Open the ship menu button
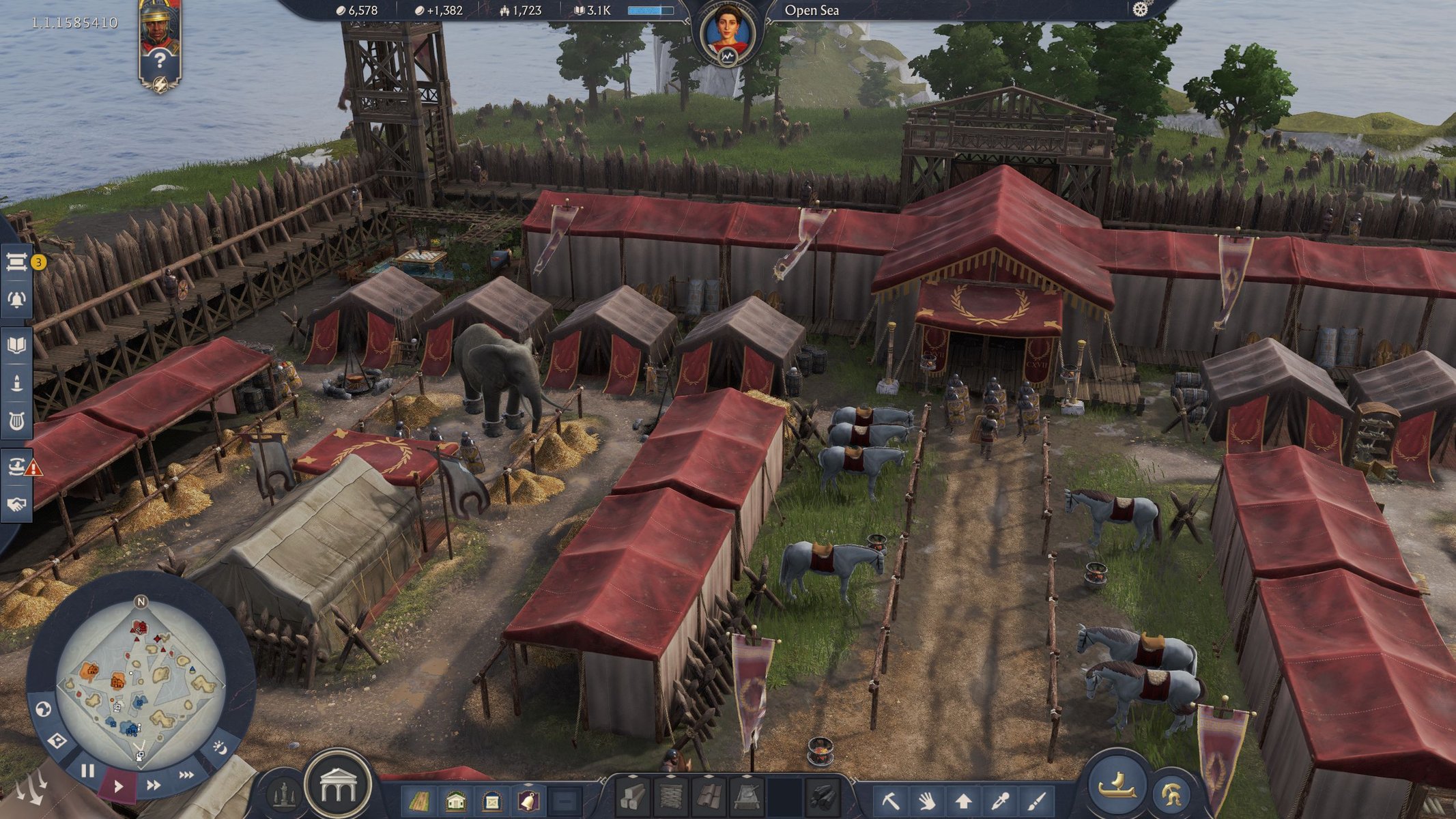 point(1117,785)
